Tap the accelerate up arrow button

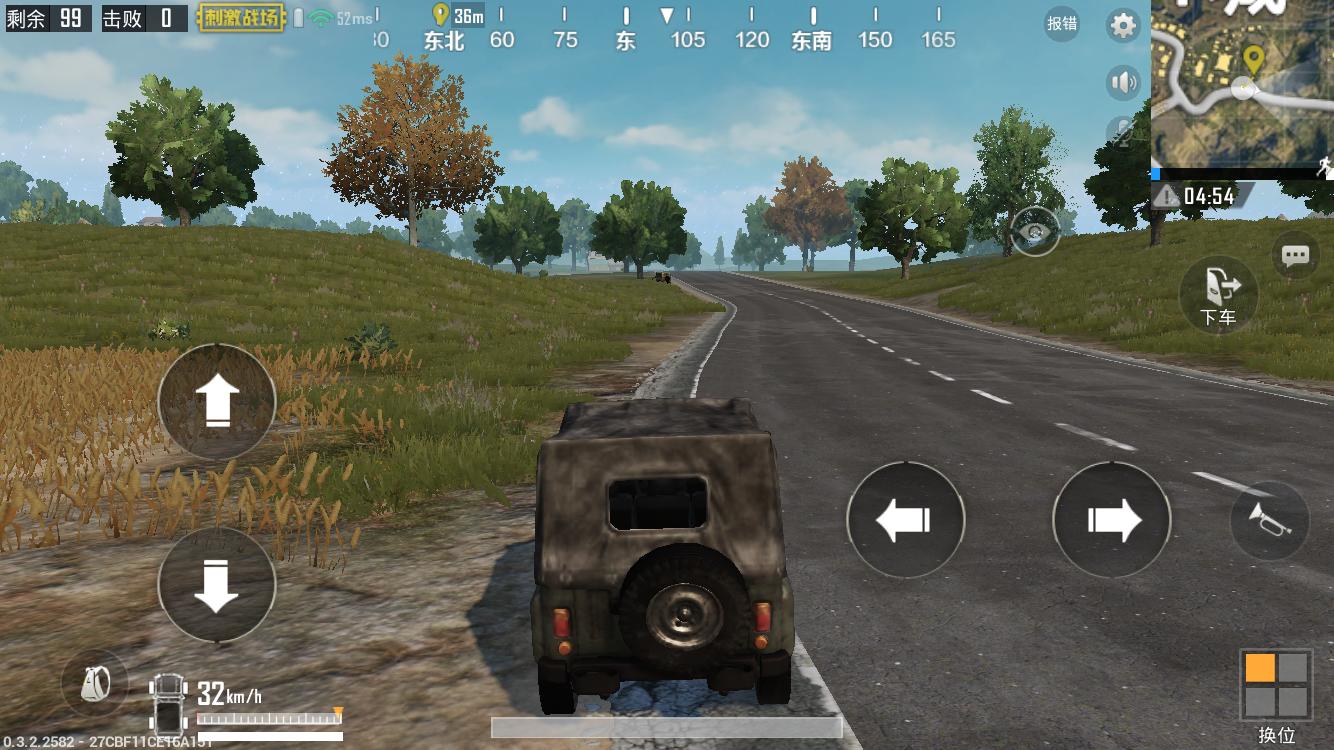coord(216,402)
